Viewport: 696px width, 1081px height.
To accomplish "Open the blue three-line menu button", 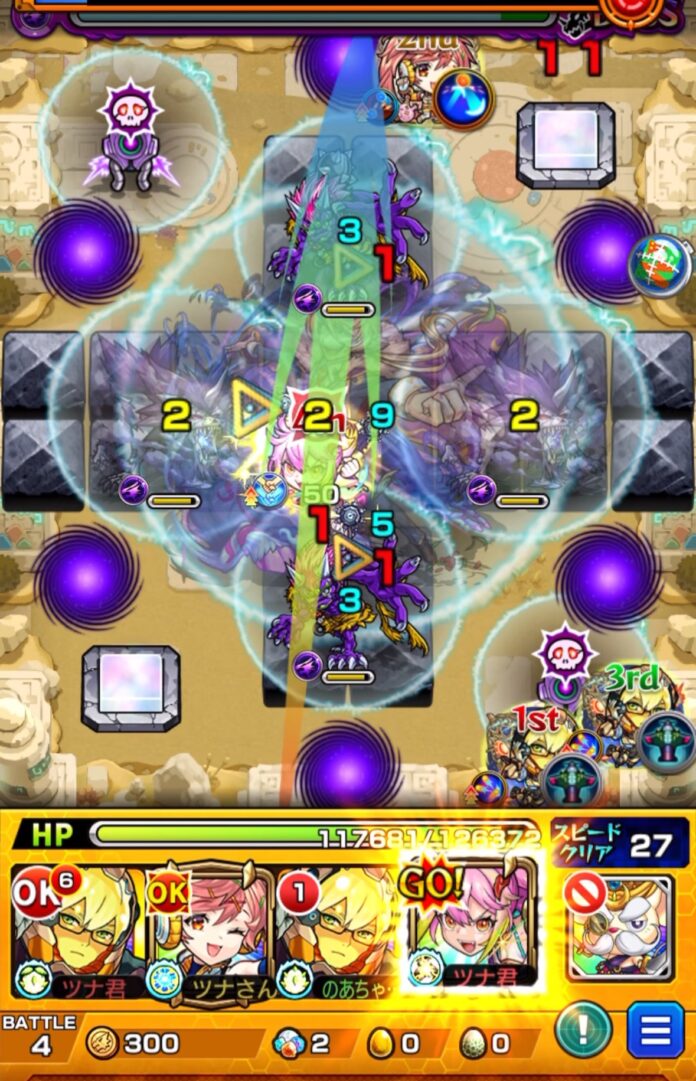I will click(x=656, y=1030).
